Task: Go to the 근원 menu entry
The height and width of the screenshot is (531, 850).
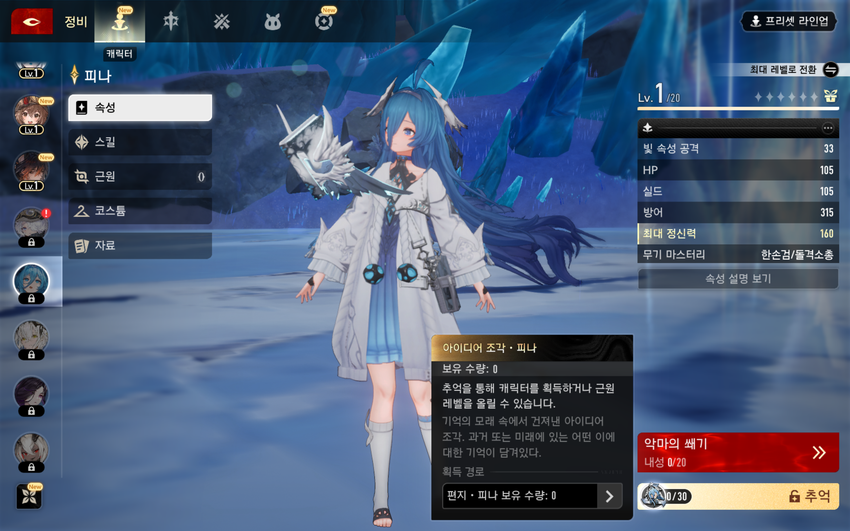Action: tap(140, 177)
